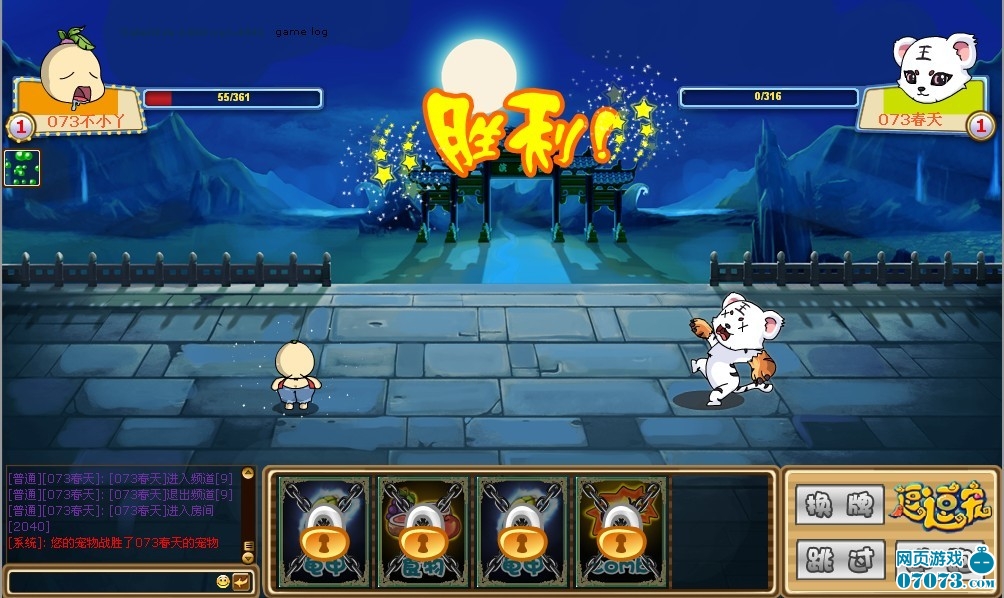This screenshot has width=1004, height=598.
Task: Click the 换牌 swap cards button
Action: click(x=840, y=504)
